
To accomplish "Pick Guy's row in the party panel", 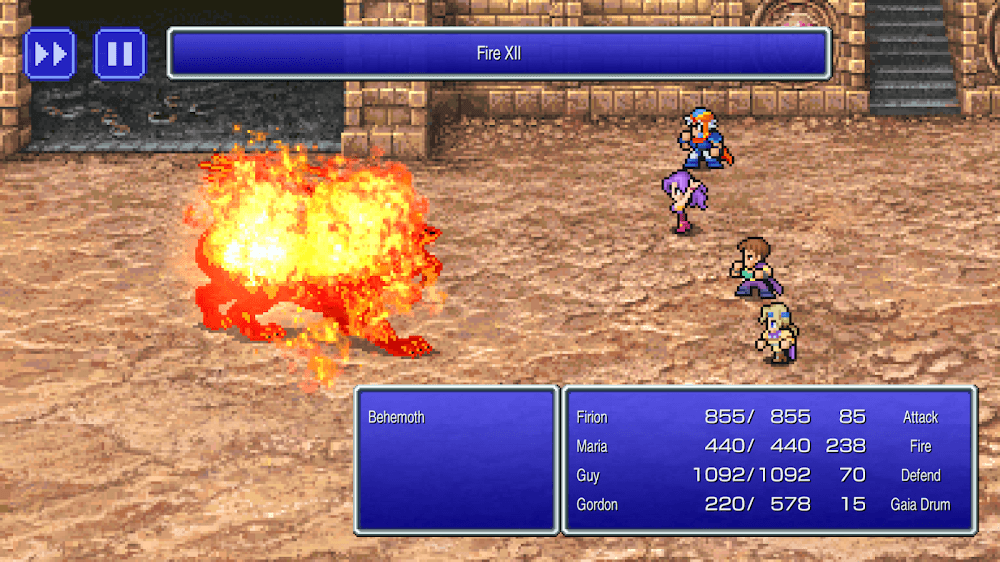I will (x=588, y=475).
